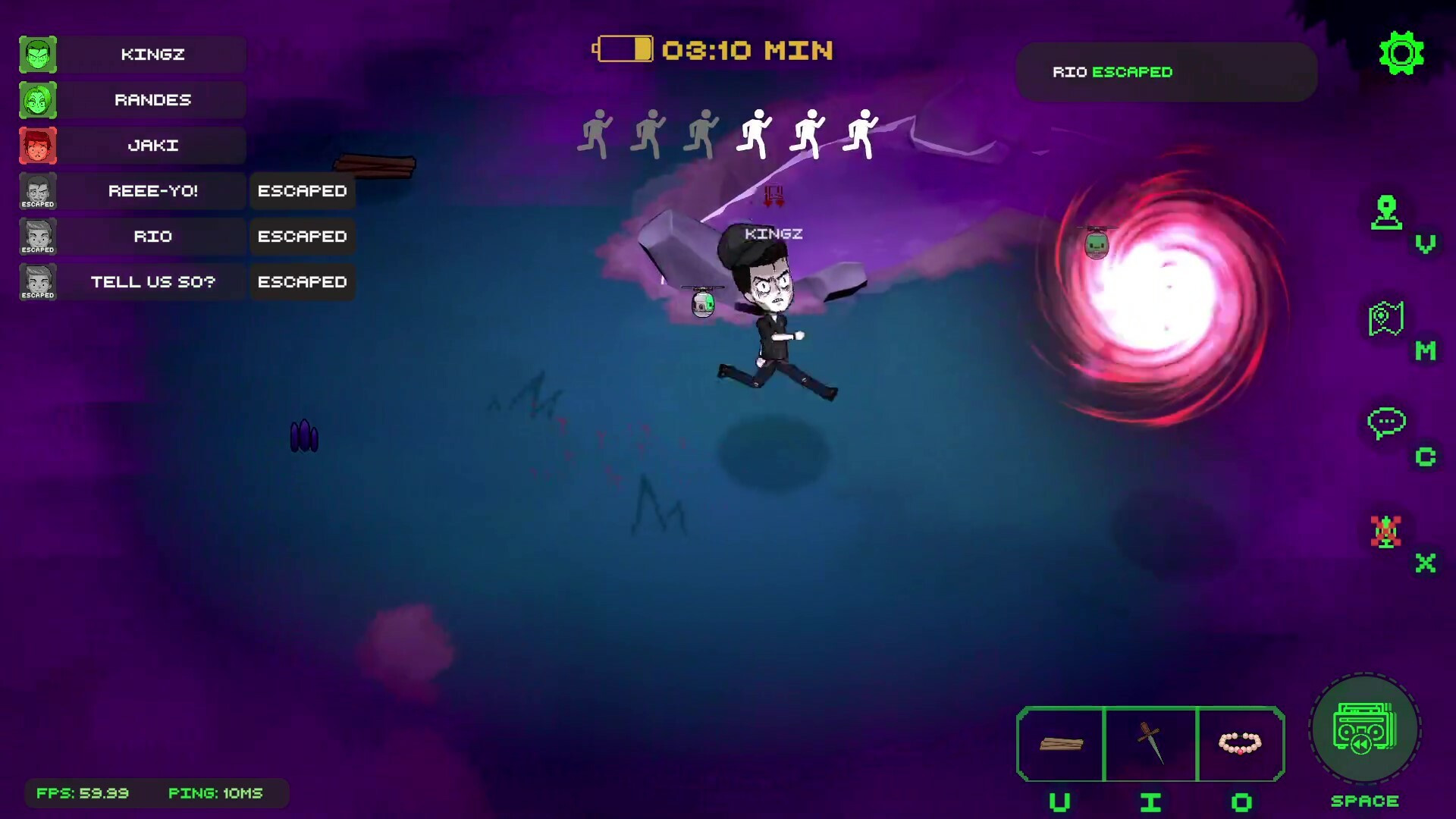Screen dimensions: 1456x819
Task: Choose TELL US SO? player row
Action: (152, 282)
